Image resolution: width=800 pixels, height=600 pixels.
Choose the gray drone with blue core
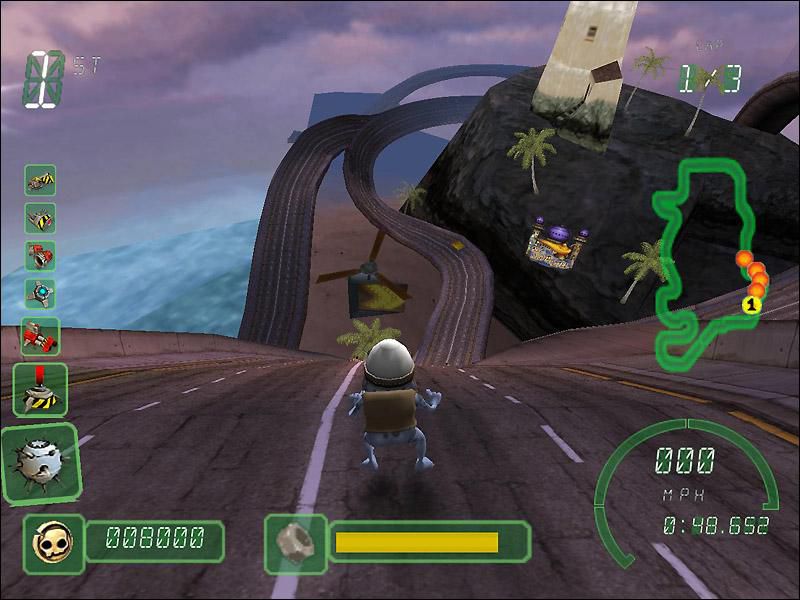[x=40, y=293]
